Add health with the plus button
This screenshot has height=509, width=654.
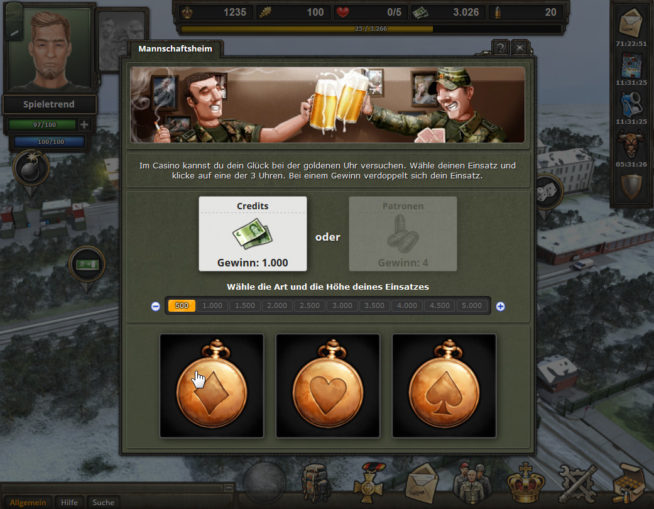point(84,125)
